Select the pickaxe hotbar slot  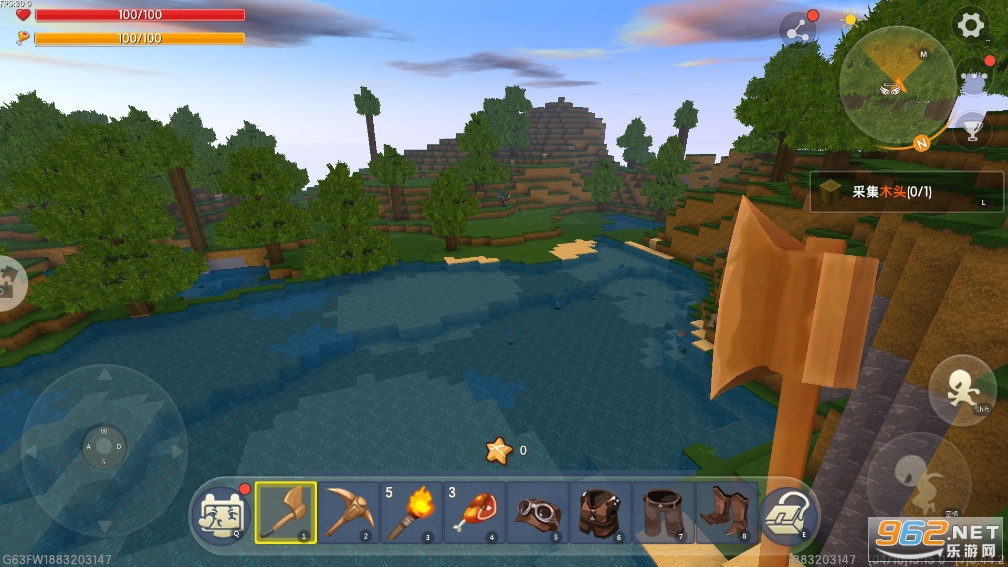coord(349,512)
